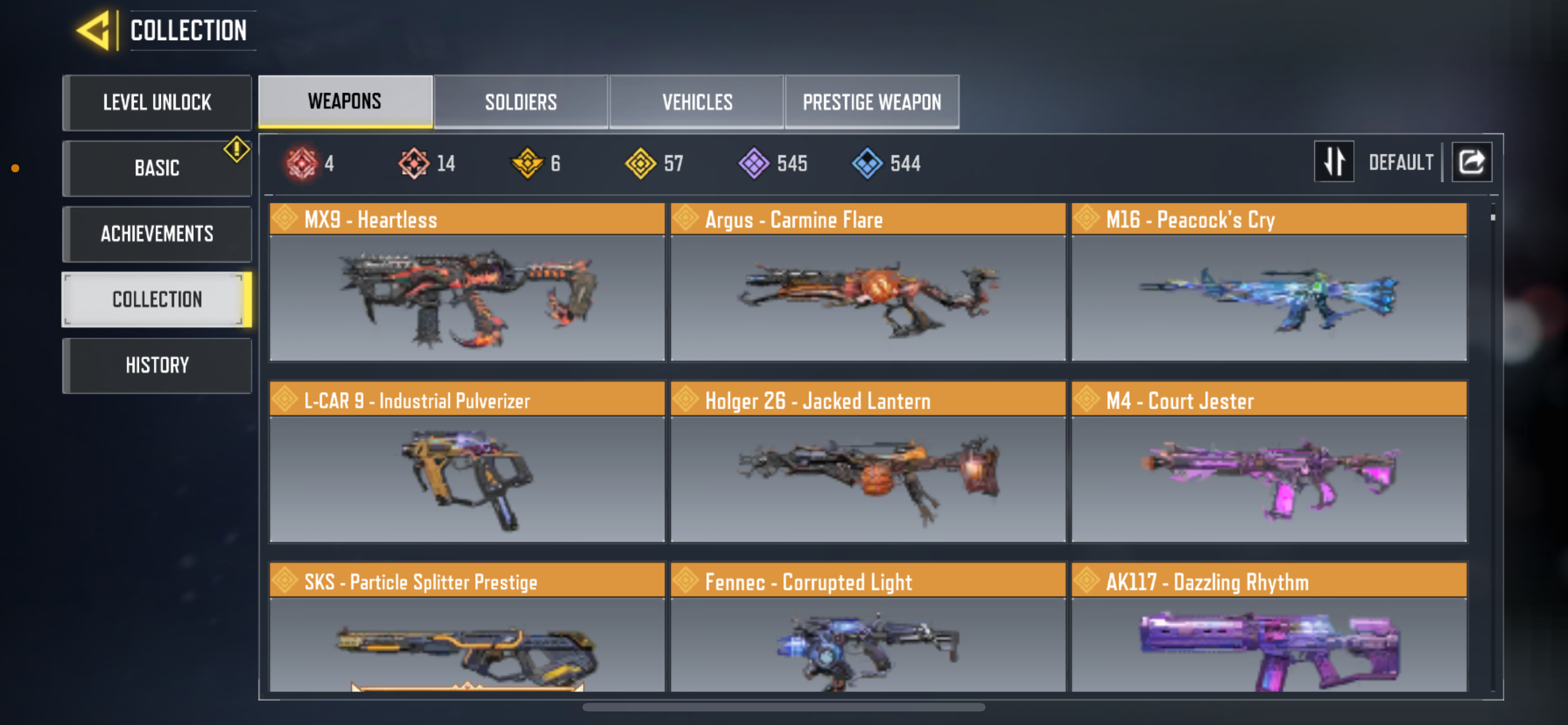The height and width of the screenshot is (725, 1568).
Task: Click the horizontal scrollbar at the bottom
Action: (784, 708)
